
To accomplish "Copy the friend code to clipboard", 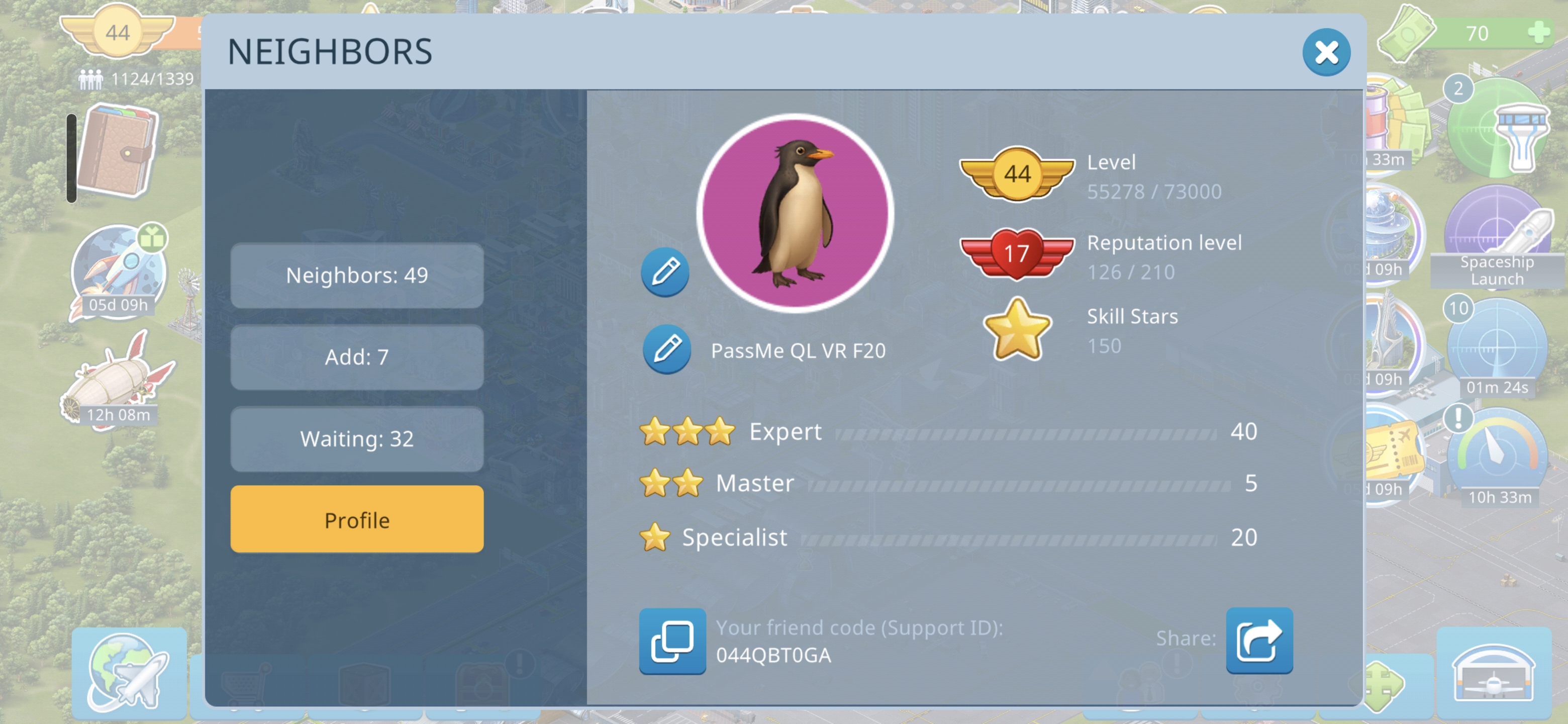I will point(672,641).
